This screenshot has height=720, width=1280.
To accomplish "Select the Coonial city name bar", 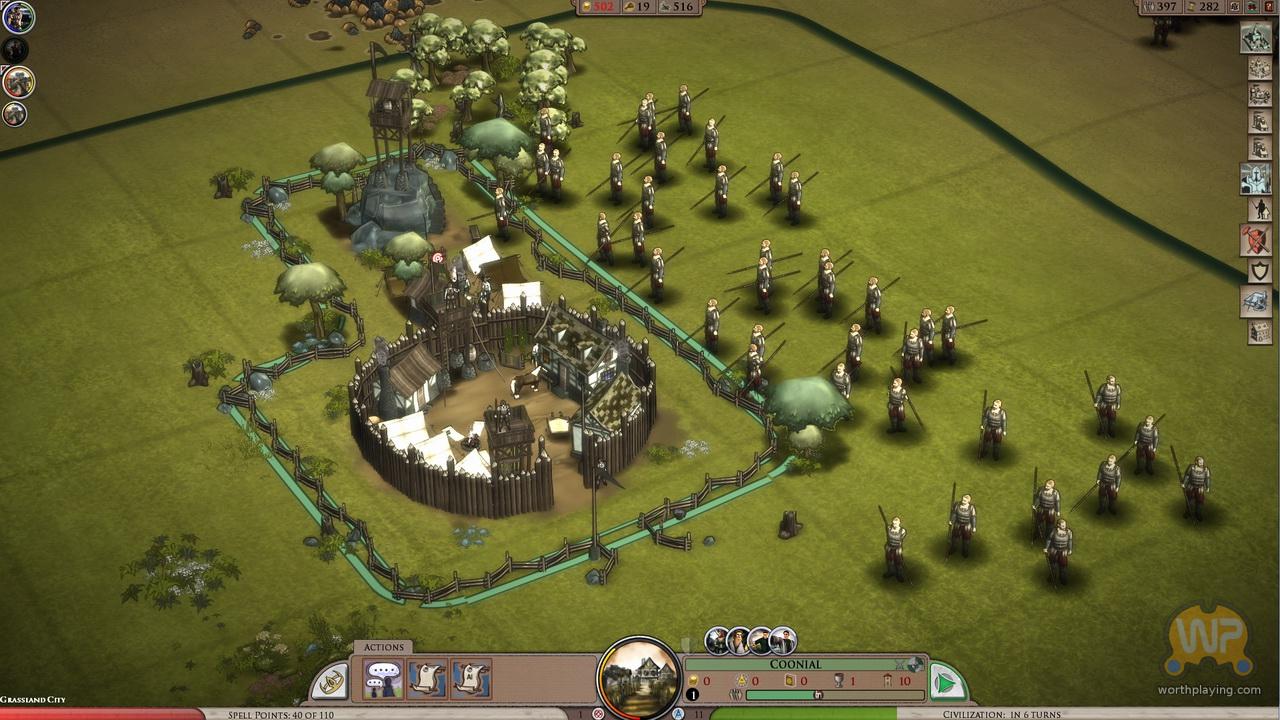I will click(x=795, y=664).
